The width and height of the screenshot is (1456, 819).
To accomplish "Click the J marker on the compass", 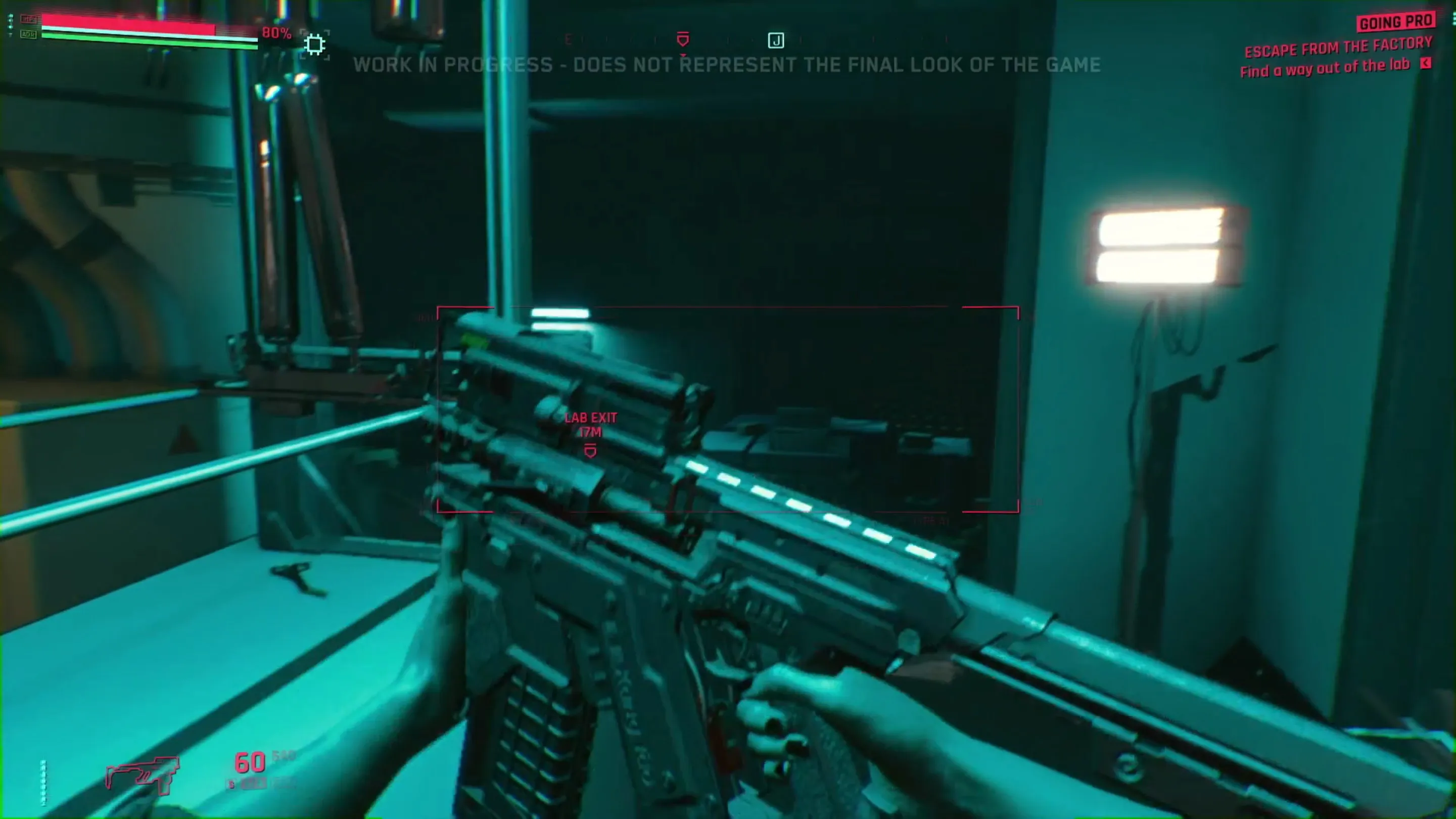I will [x=775, y=40].
